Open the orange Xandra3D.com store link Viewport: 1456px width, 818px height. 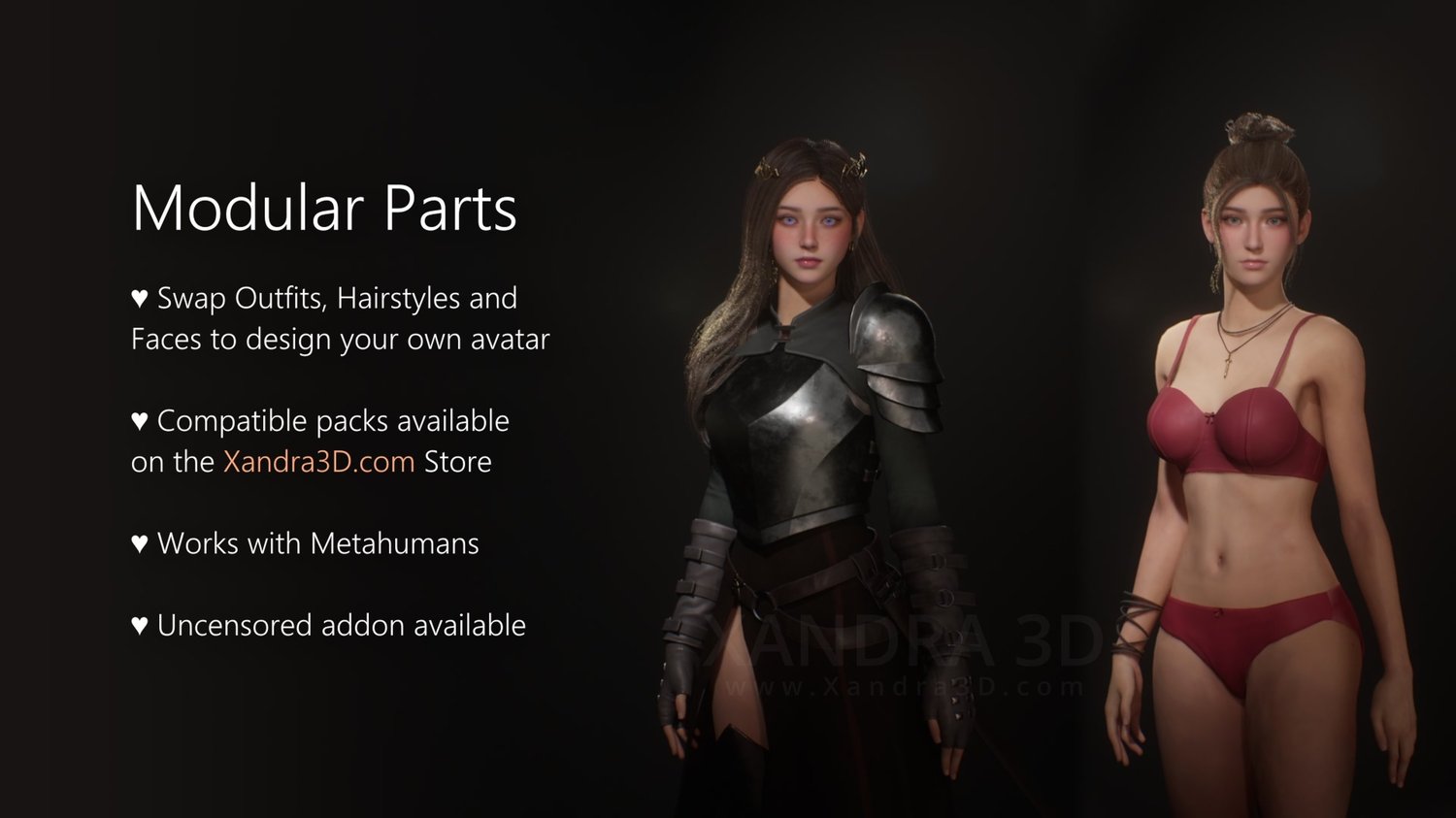click(x=318, y=462)
